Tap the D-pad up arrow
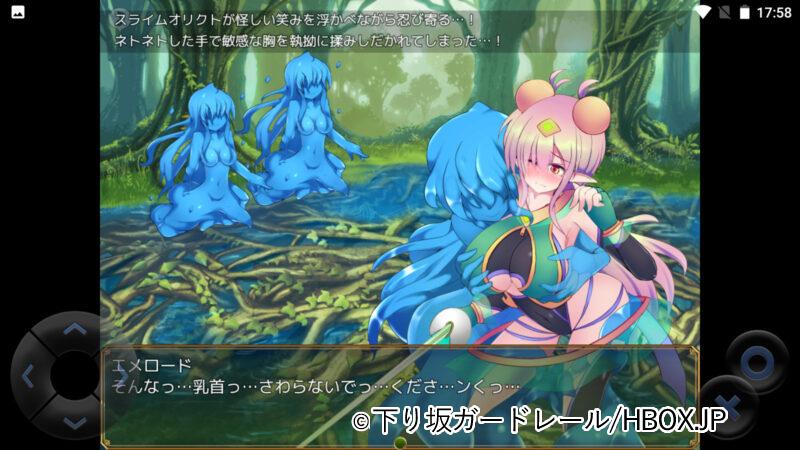 (74, 328)
